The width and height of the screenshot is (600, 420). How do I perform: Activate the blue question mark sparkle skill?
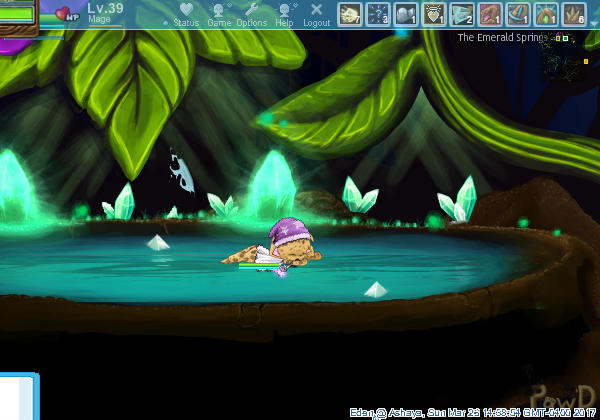coord(378,14)
